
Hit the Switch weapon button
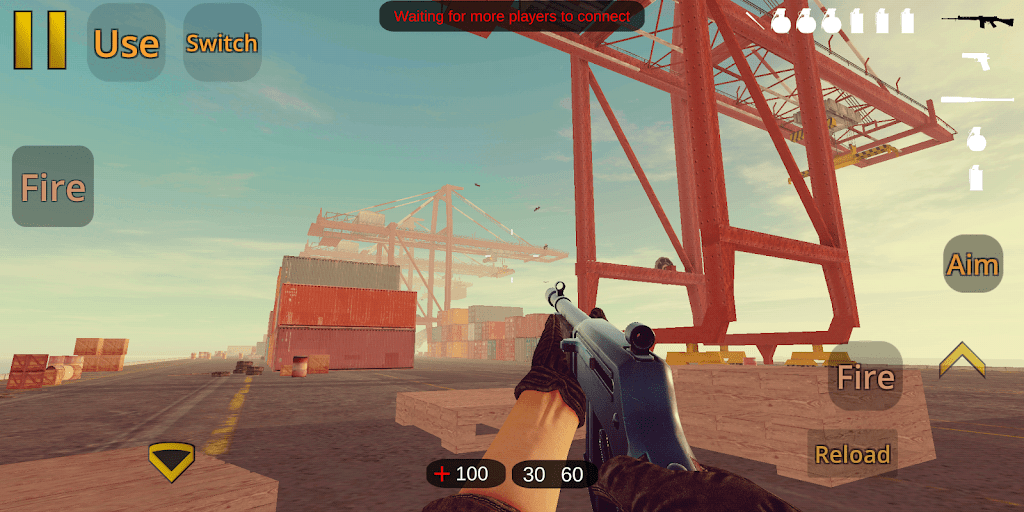[222, 43]
